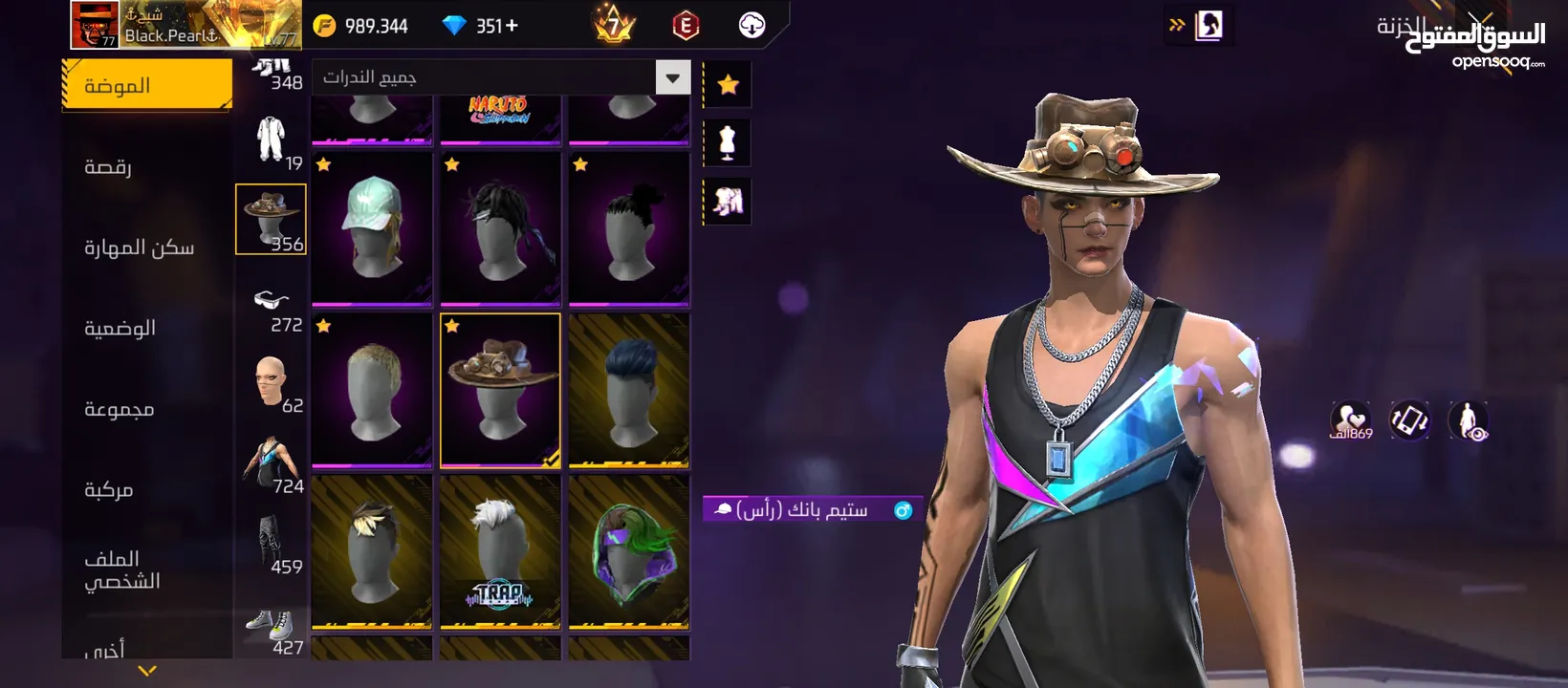
Task: Open the جميع الندرات rarity dropdown
Action: point(672,77)
